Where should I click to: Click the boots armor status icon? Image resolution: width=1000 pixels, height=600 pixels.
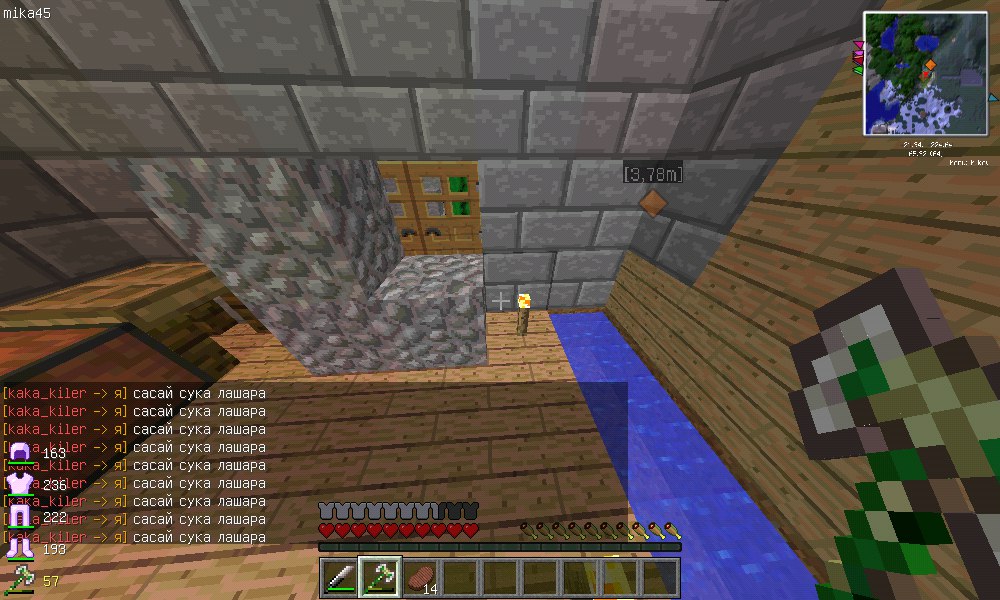(x=19, y=547)
